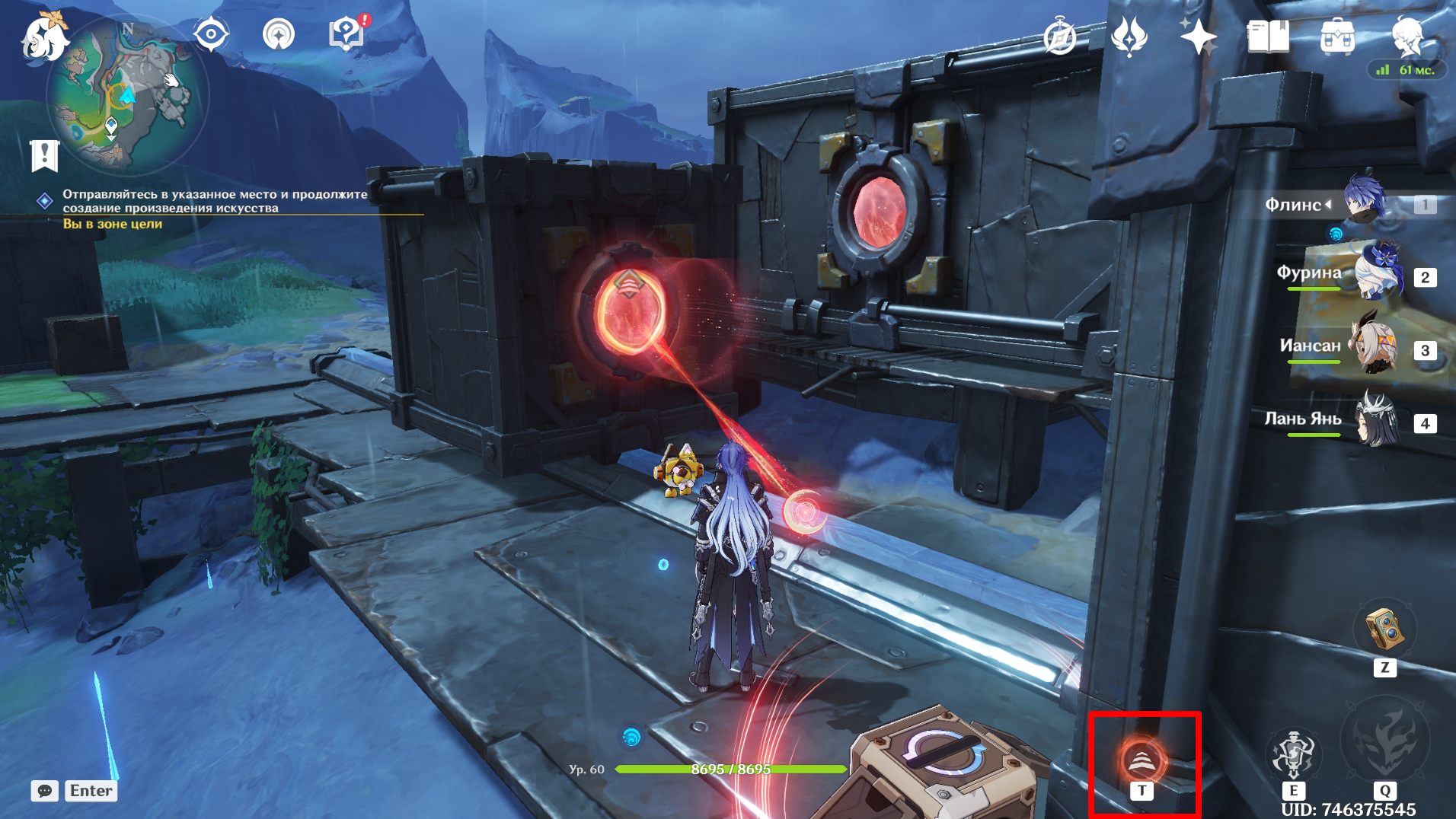This screenshot has width=1456, height=819.
Task: Expand Флинс character entry arrow
Action: point(1330,203)
